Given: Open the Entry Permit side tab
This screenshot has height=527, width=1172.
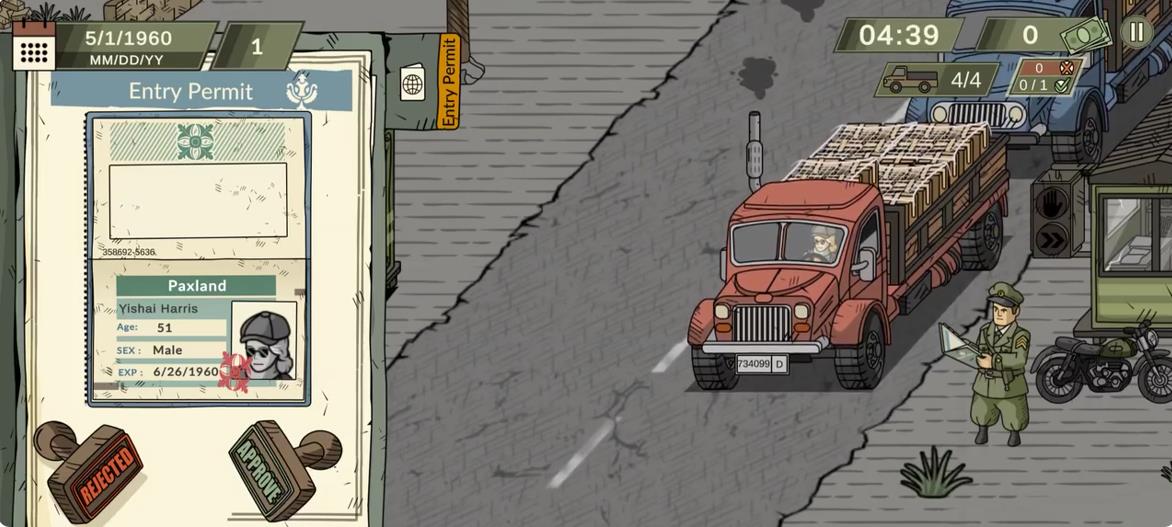Looking at the screenshot, I should click(x=449, y=81).
